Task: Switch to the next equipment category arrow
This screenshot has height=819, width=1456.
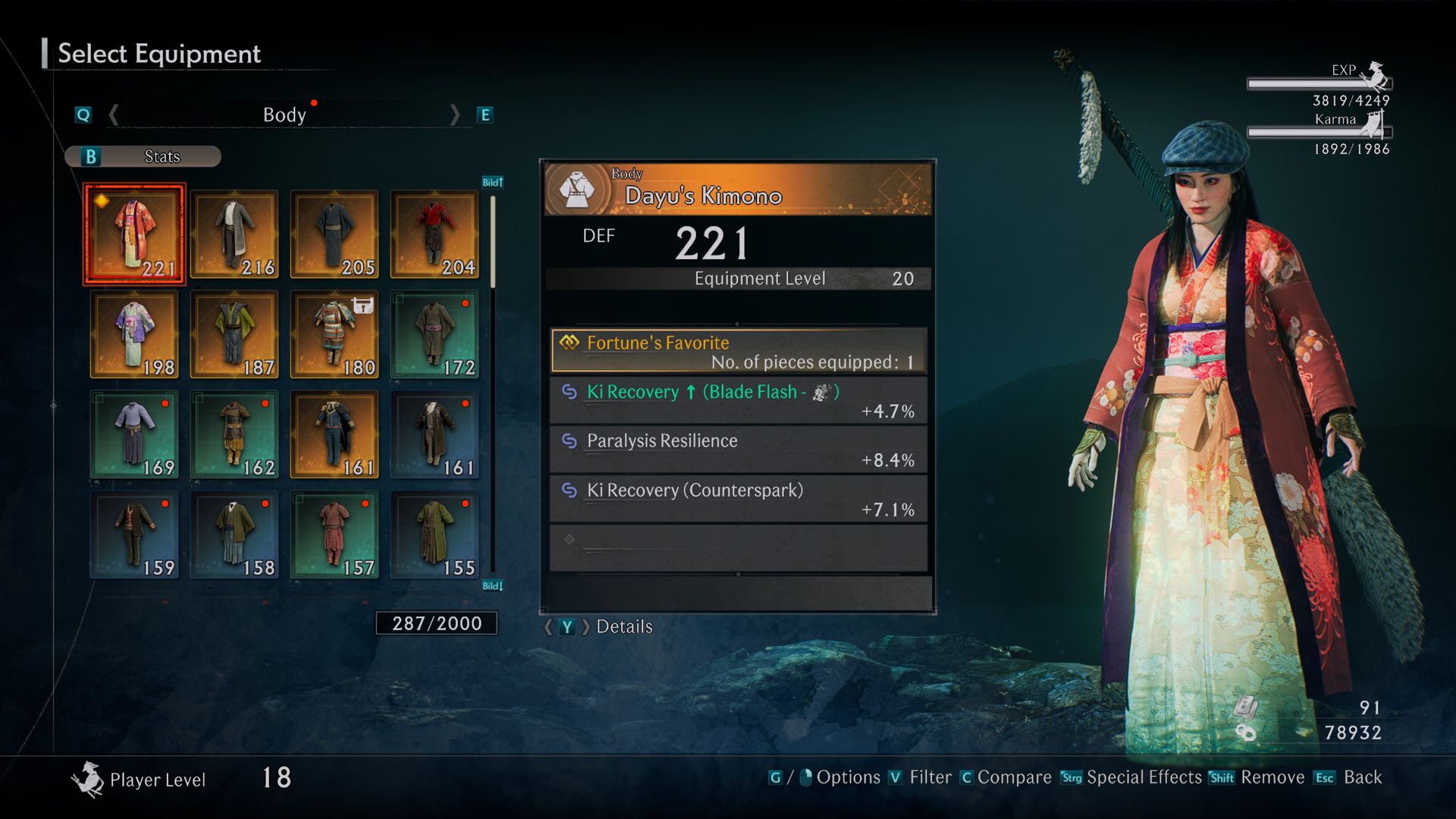Action: (x=454, y=115)
